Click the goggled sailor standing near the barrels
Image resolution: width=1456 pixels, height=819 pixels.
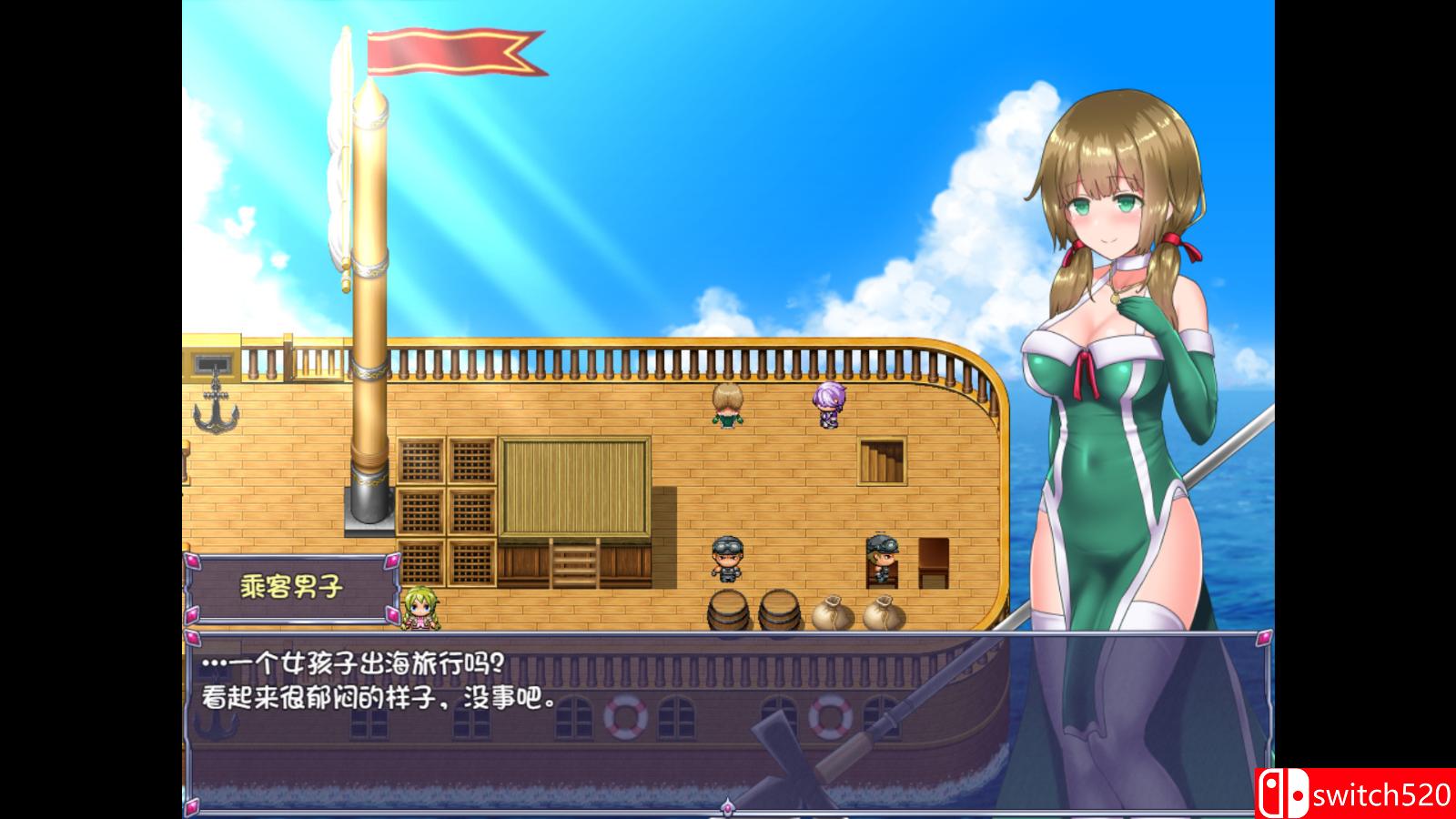[727, 557]
